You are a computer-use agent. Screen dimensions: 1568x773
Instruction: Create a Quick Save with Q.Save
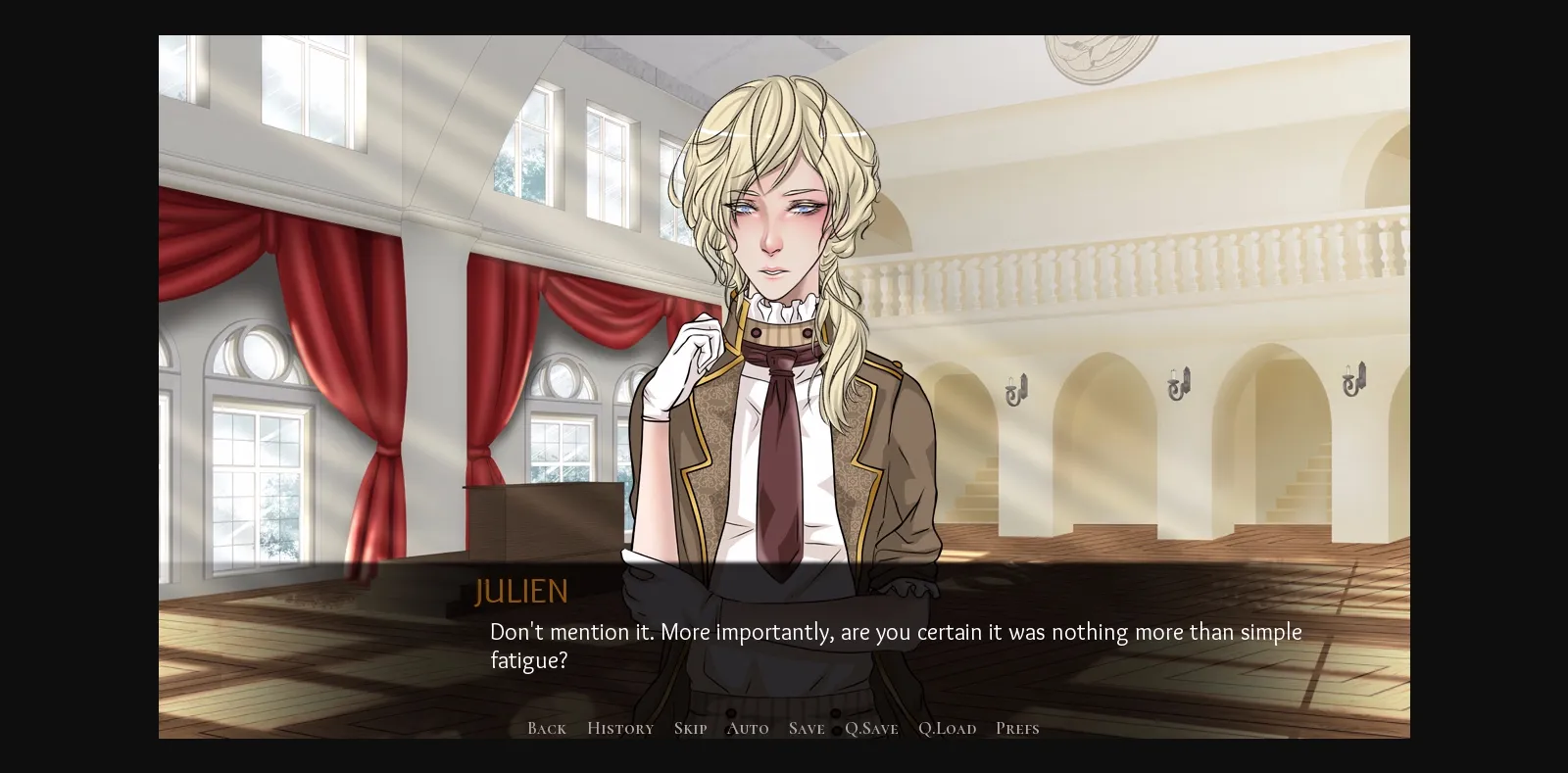coord(871,728)
